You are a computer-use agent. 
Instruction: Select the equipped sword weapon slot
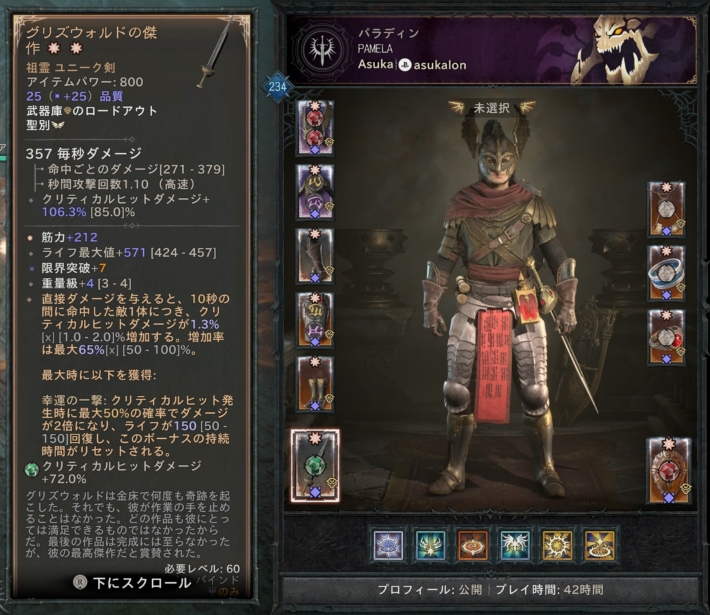(315, 464)
